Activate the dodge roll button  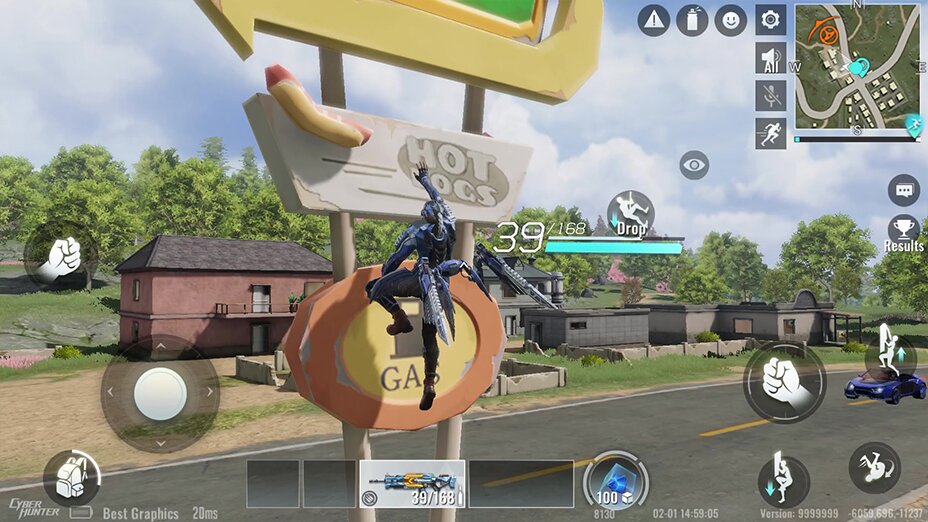[x=874, y=468]
